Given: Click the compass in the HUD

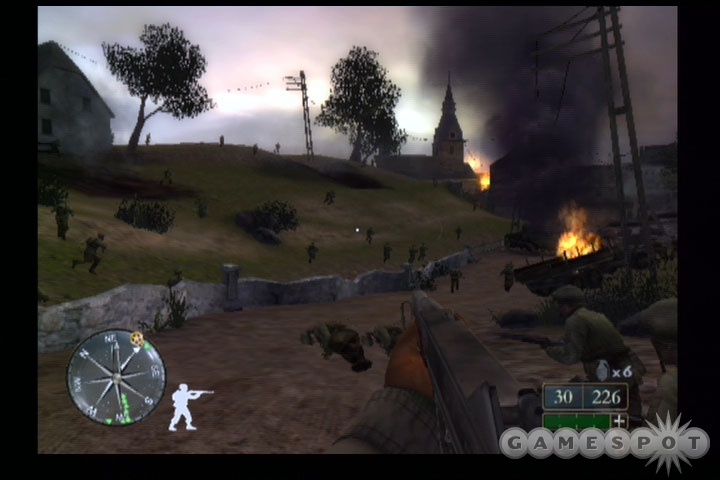Looking at the screenshot, I should click(116, 377).
